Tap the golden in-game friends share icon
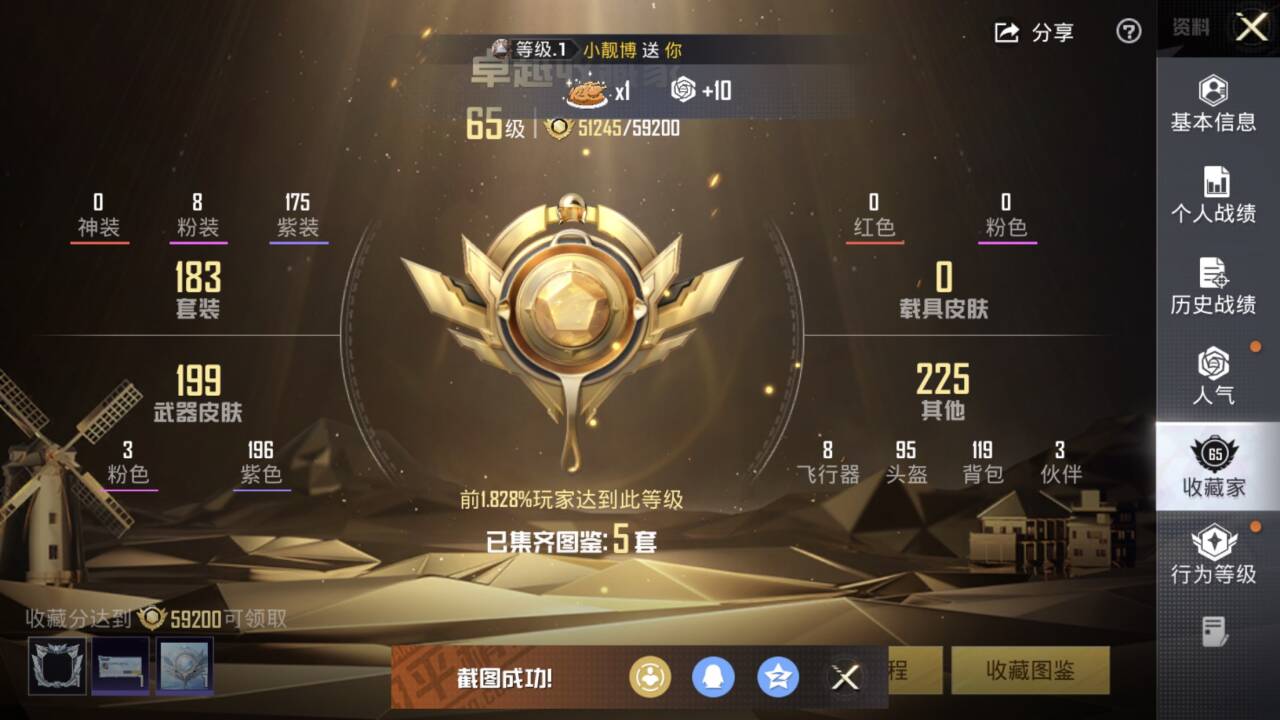Viewport: 1280px width, 720px height. tap(650, 677)
